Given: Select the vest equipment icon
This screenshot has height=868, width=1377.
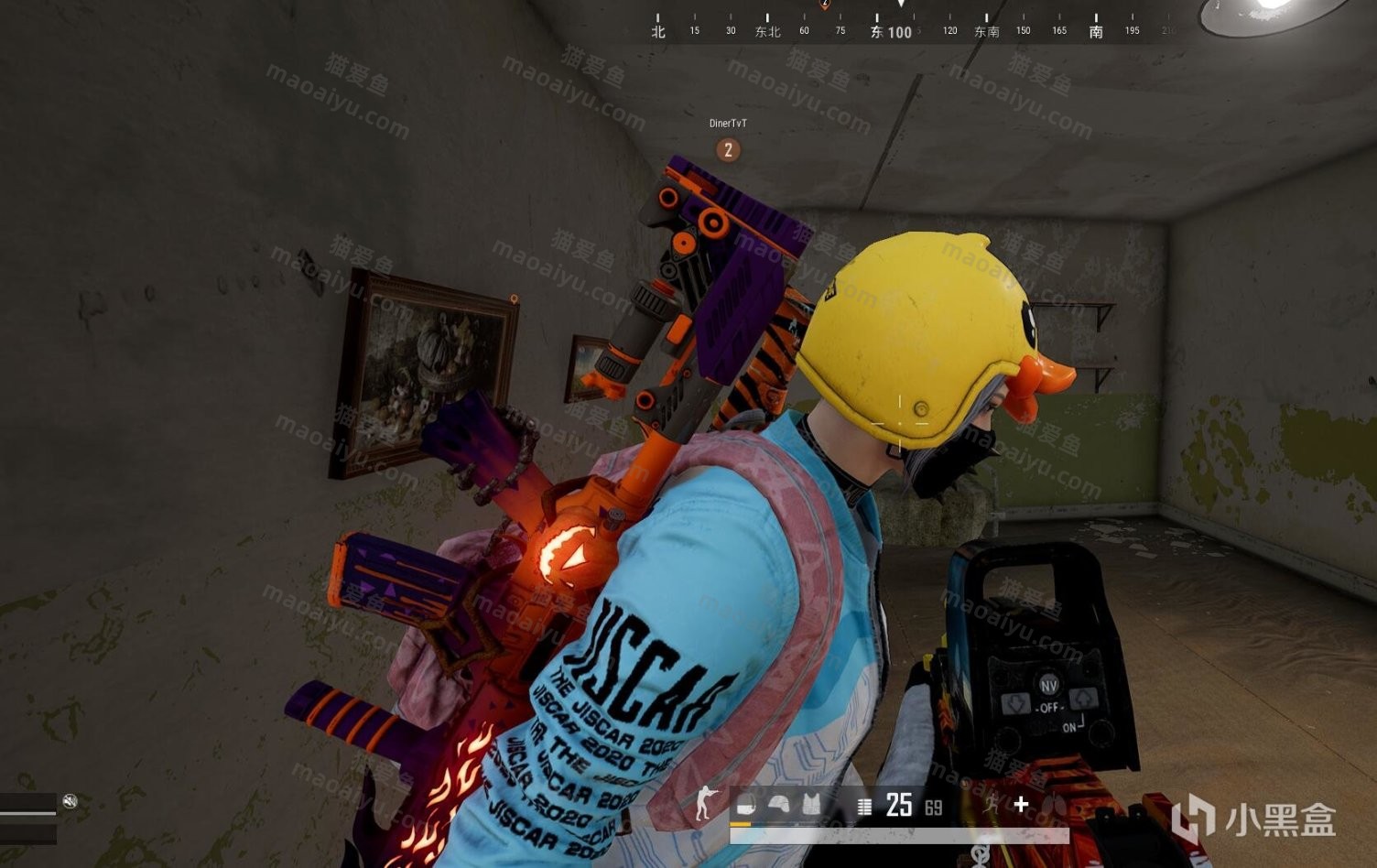Looking at the screenshot, I should [813, 804].
